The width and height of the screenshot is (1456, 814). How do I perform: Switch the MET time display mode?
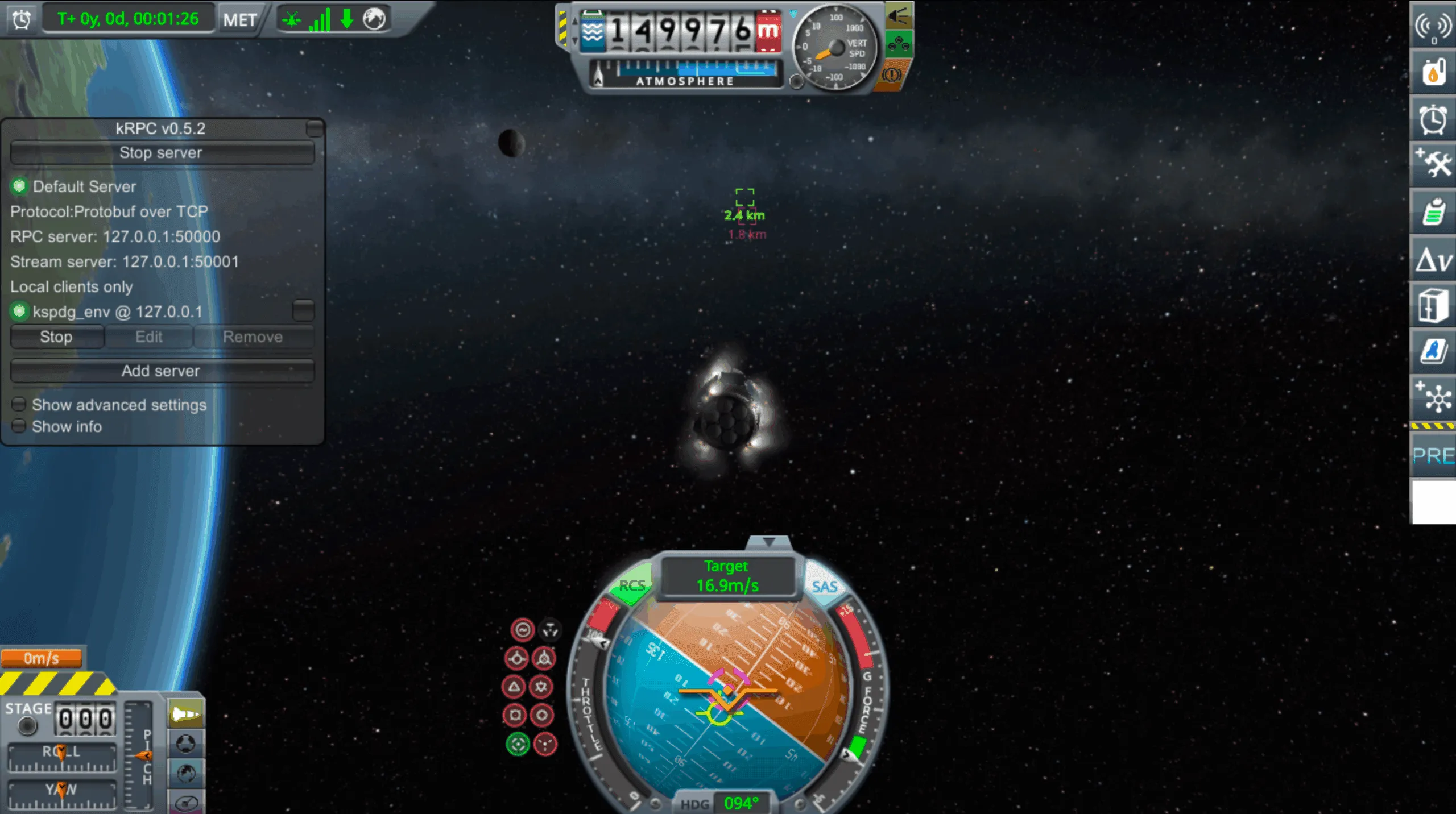point(239,20)
